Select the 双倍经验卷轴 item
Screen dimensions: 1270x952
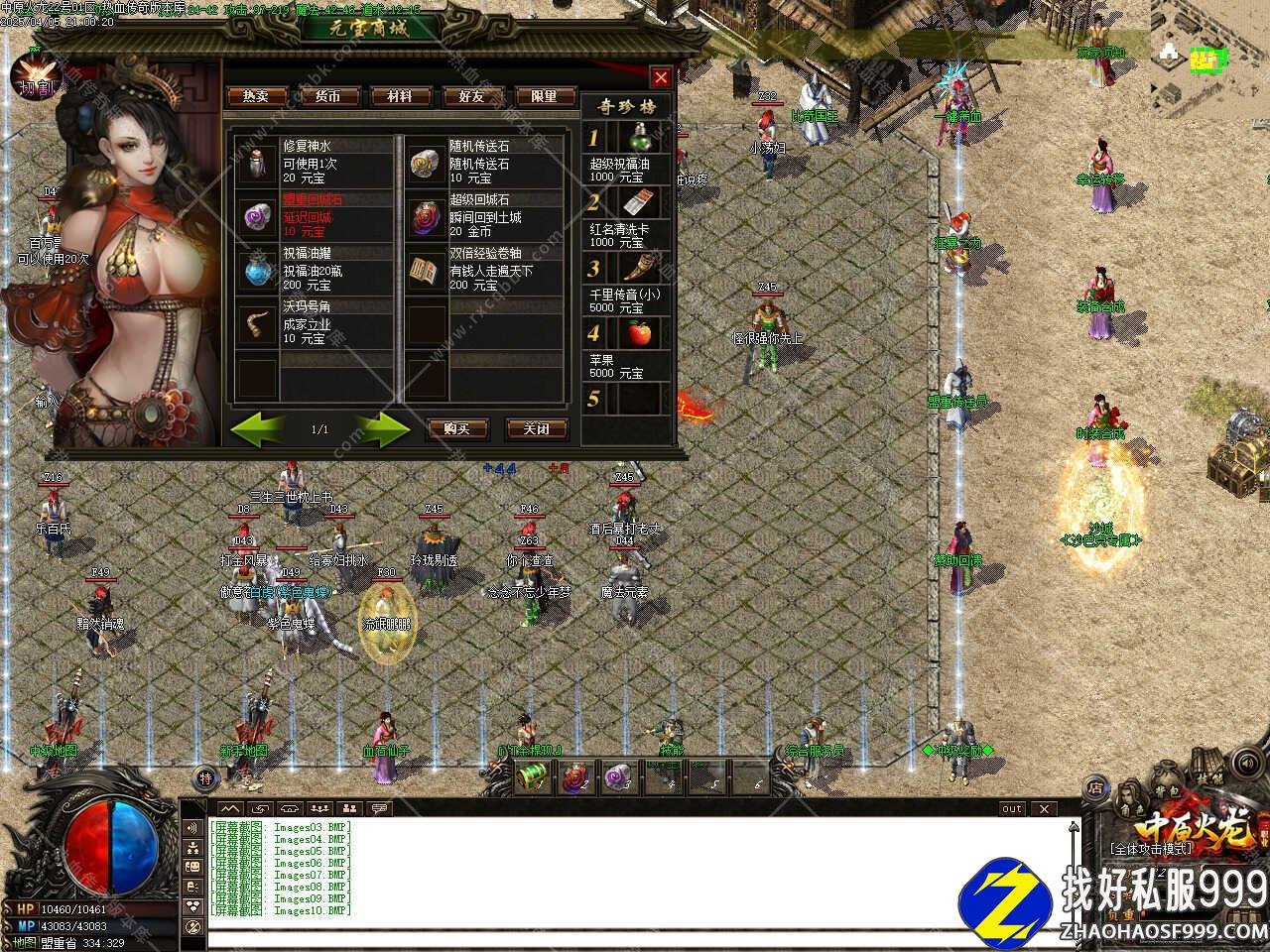pos(486,270)
